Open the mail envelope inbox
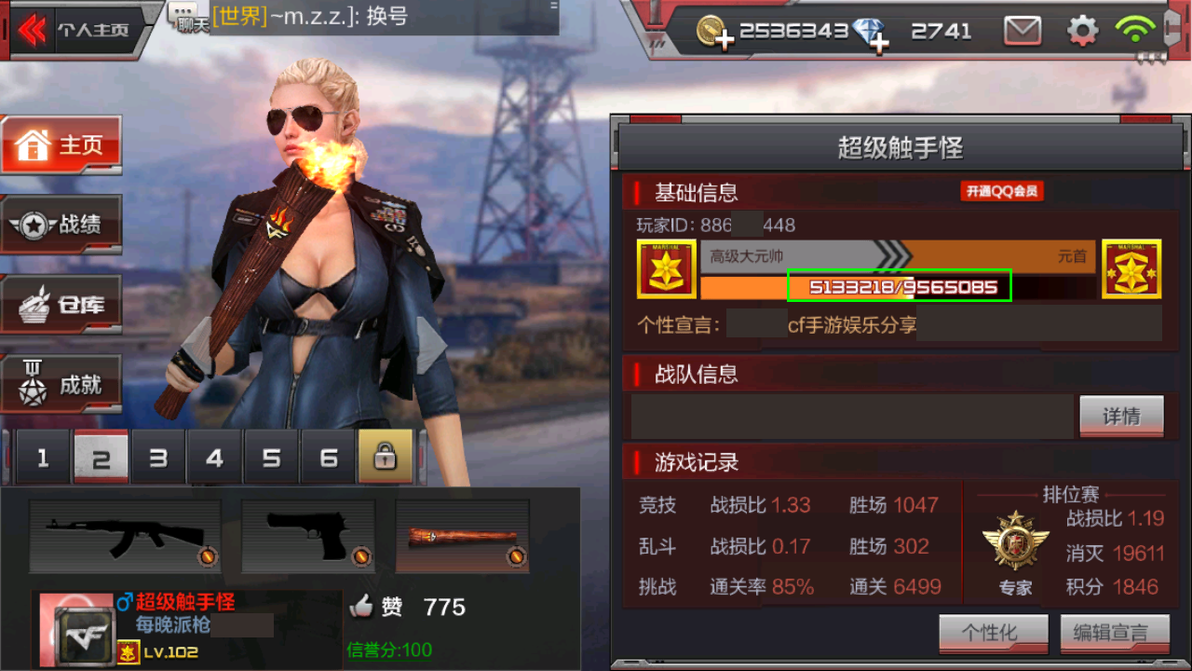Image resolution: width=1192 pixels, height=671 pixels. [1022, 31]
